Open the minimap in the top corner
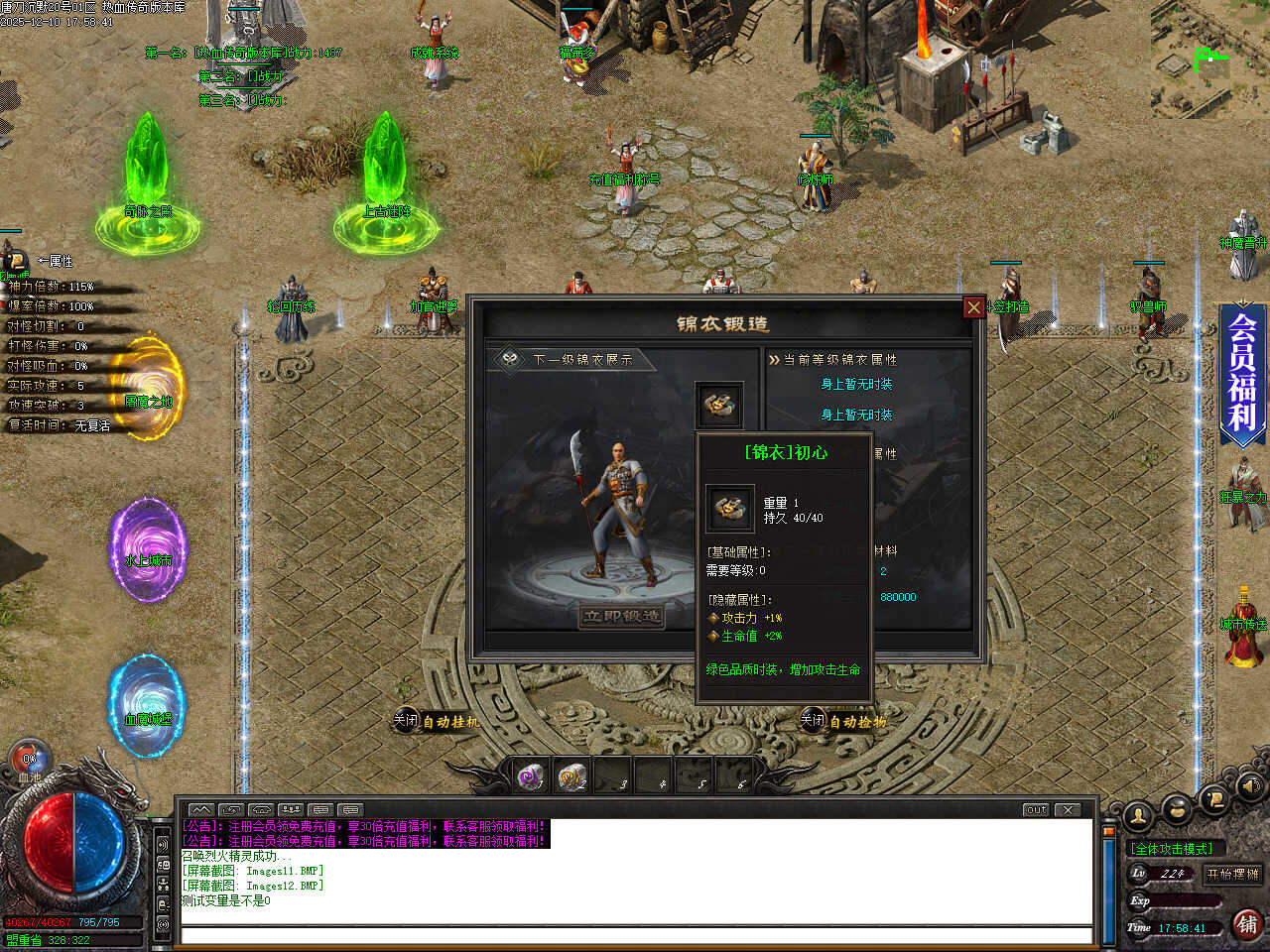 click(x=1209, y=58)
